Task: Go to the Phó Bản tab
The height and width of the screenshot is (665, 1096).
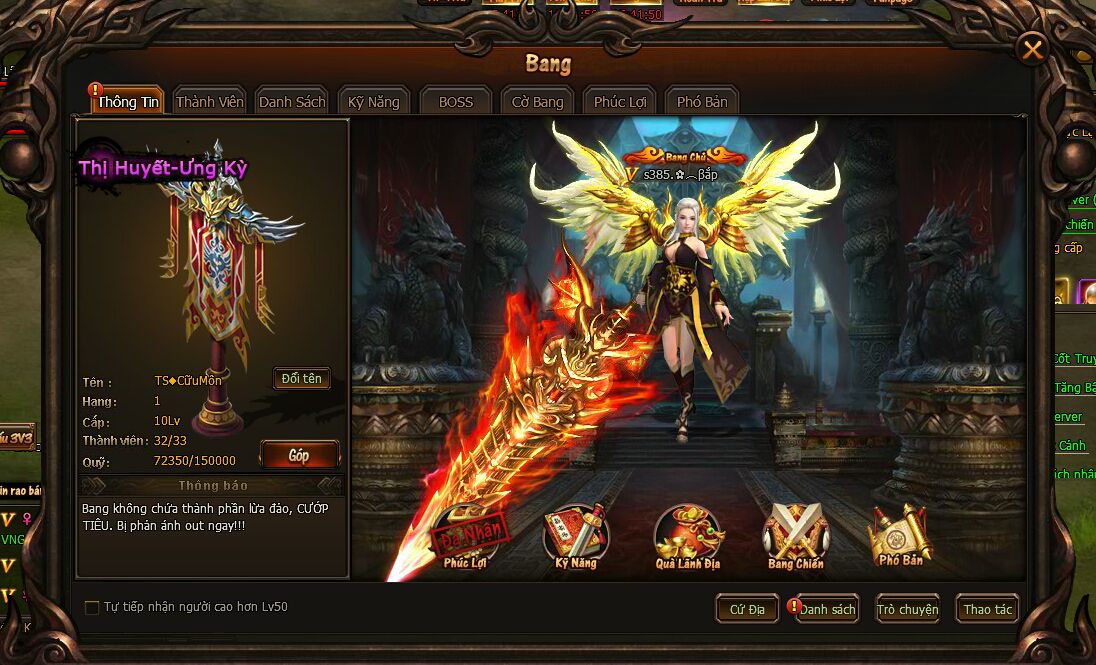Action: [702, 102]
